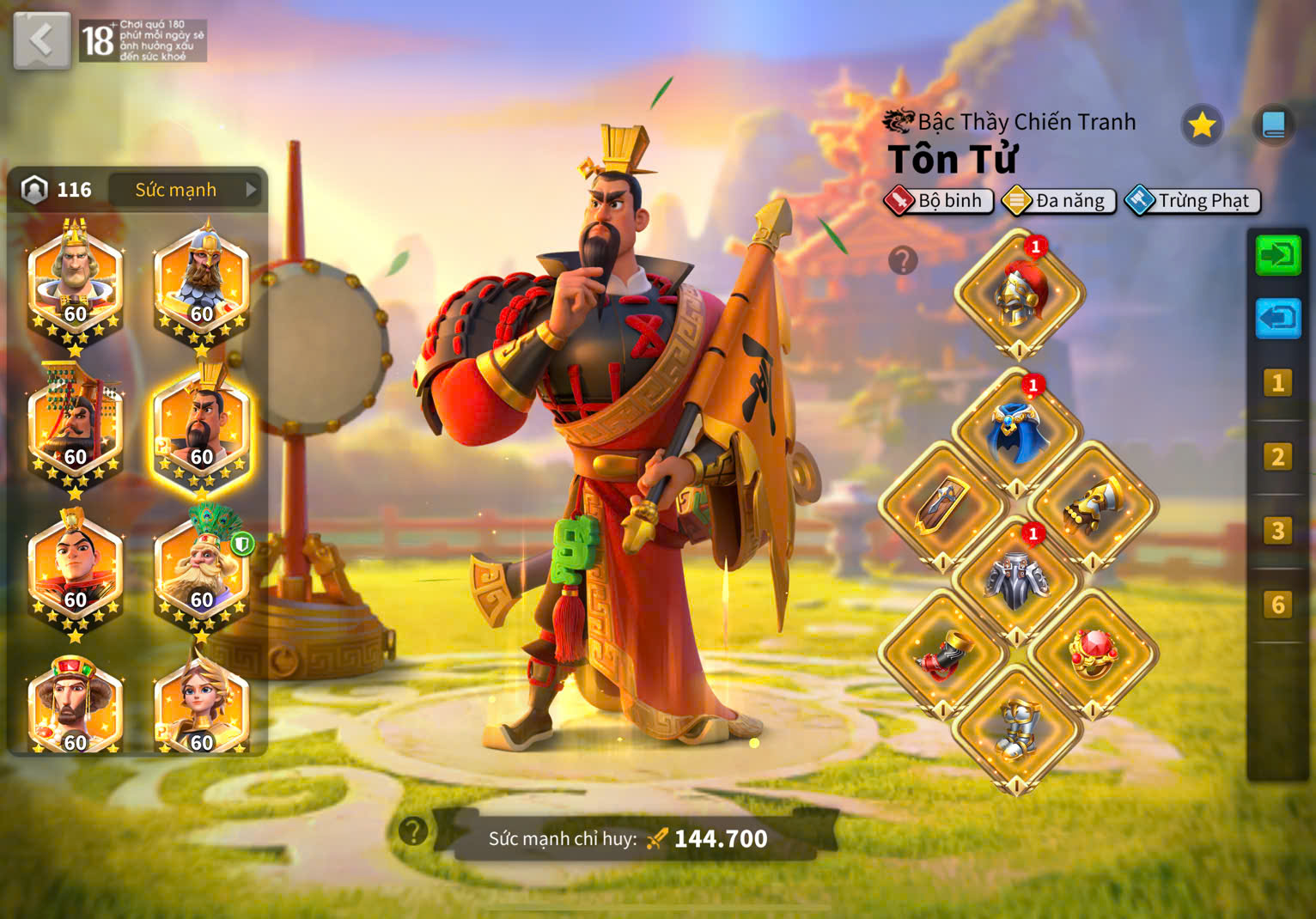Open the sword-and-shield weapon slot
This screenshot has height=919, width=1316.
coord(942,507)
